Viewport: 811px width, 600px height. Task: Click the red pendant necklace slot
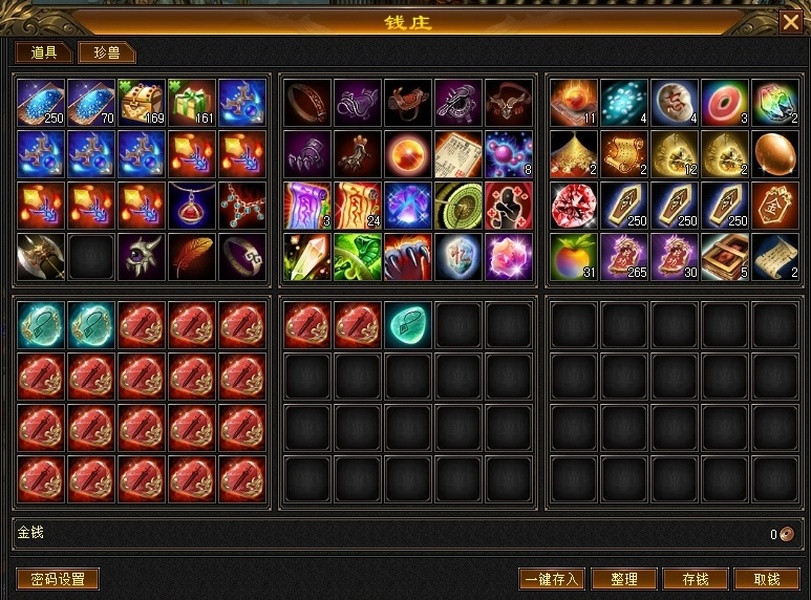click(192, 206)
